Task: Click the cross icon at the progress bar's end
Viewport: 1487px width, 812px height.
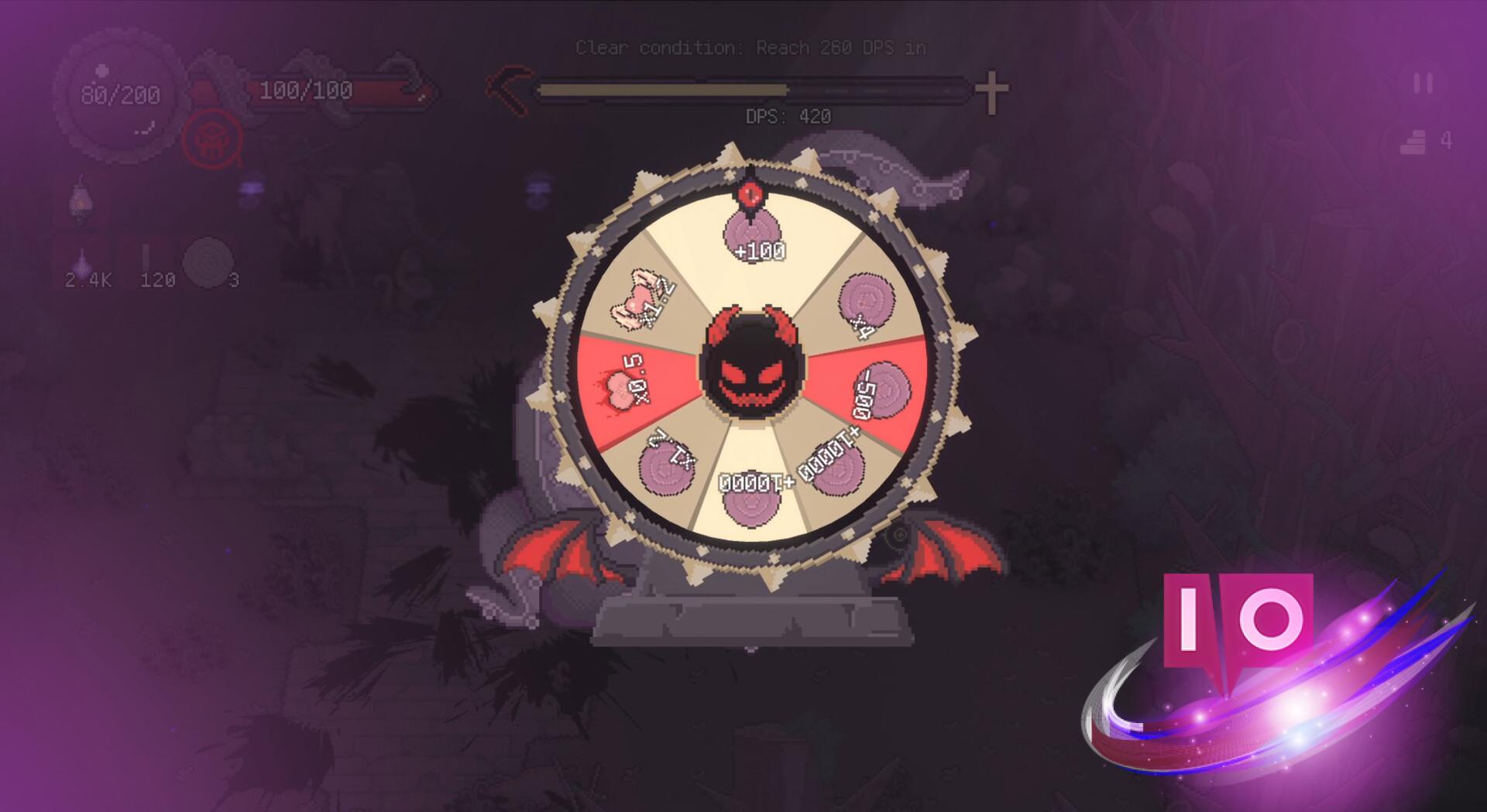Action: pos(991,87)
